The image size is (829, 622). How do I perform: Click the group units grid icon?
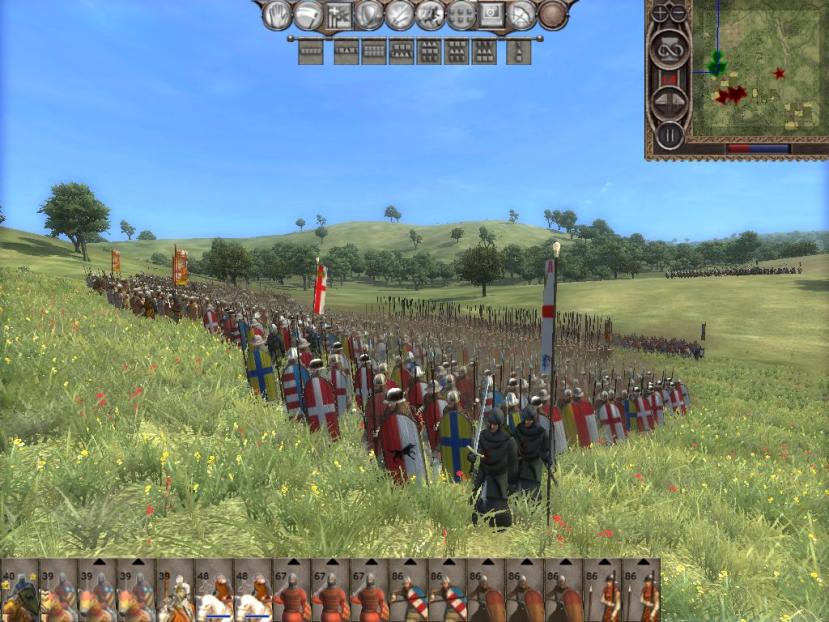click(x=461, y=14)
